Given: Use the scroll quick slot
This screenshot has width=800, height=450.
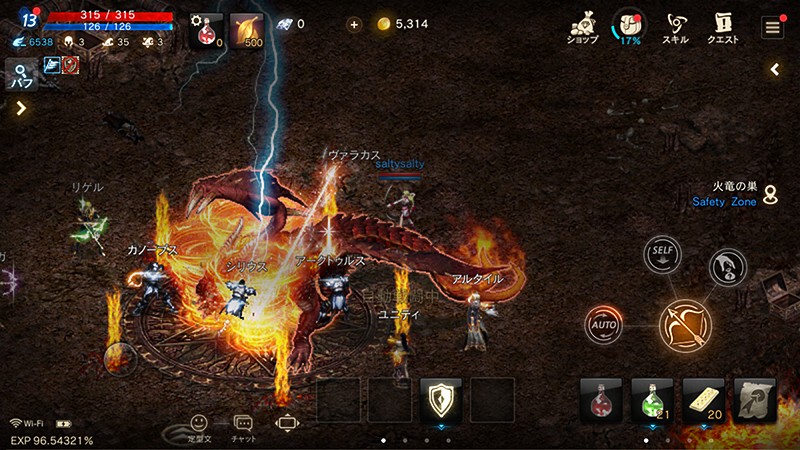Looking at the screenshot, I should pos(755,400).
